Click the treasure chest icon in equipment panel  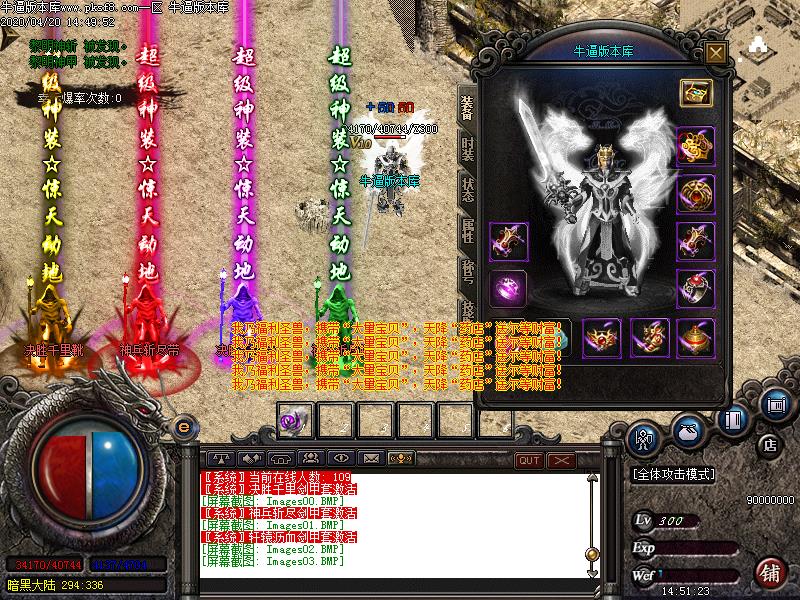[695, 93]
